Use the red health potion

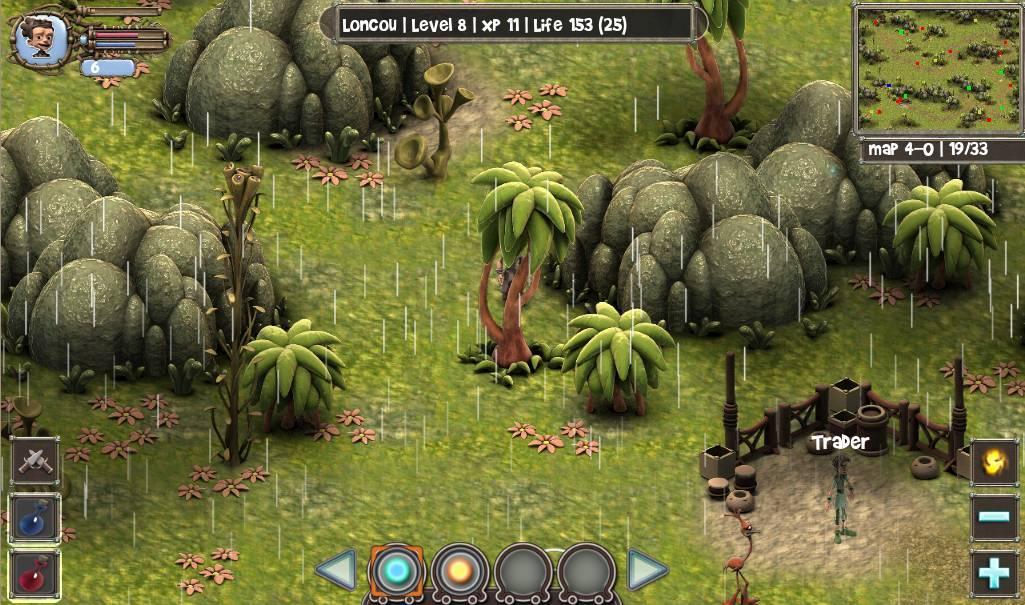point(36,574)
